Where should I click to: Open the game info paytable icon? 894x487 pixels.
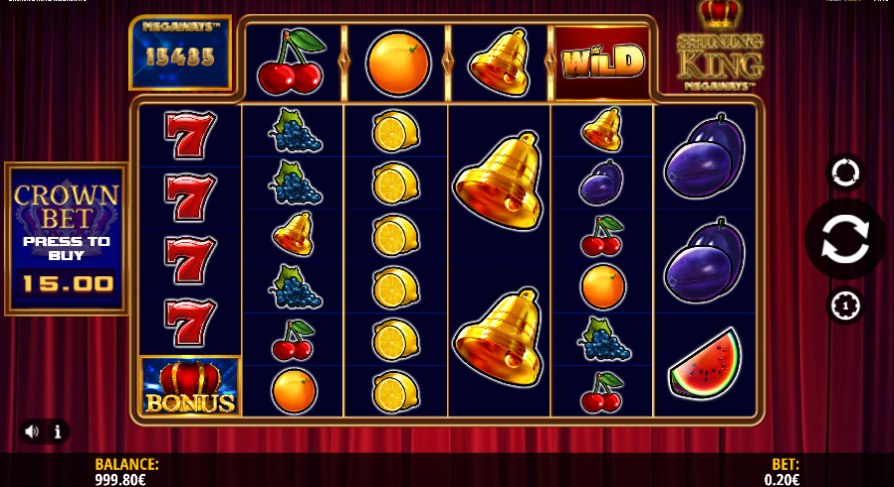(x=58, y=432)
